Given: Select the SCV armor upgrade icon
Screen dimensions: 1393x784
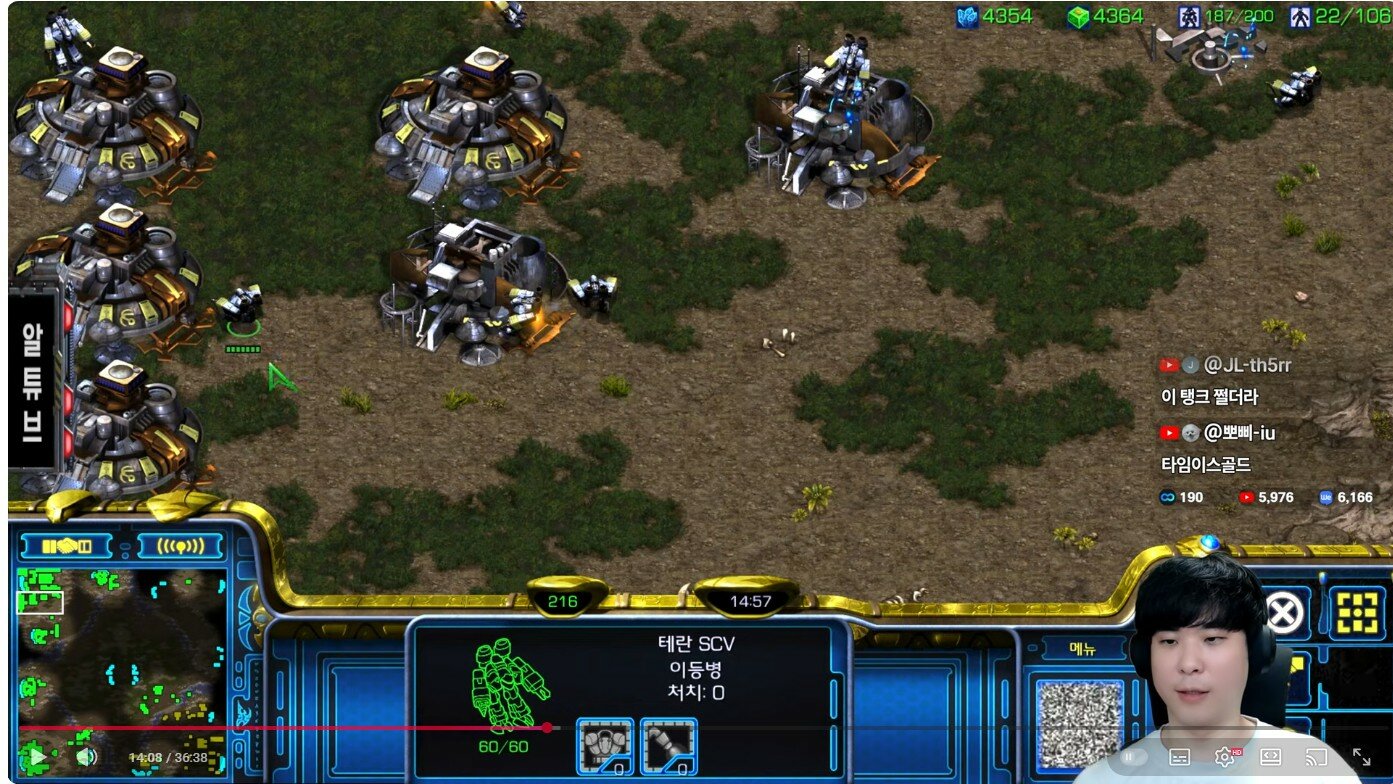Looking at the screenshot, I should click(605, 746).
